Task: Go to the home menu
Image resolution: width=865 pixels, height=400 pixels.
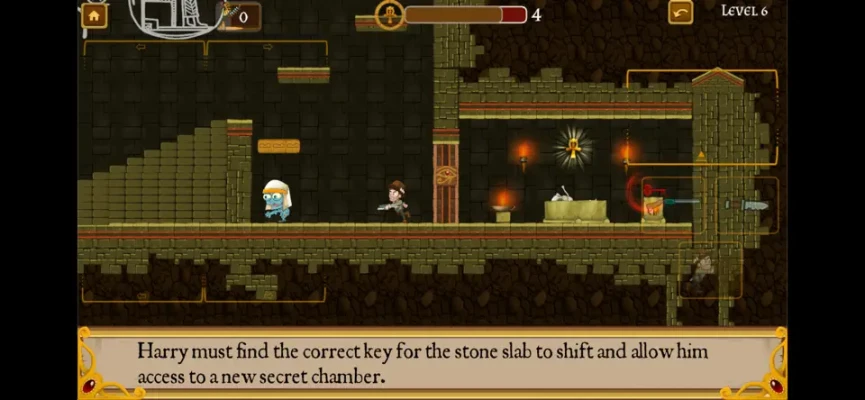Action: (94, 14)
